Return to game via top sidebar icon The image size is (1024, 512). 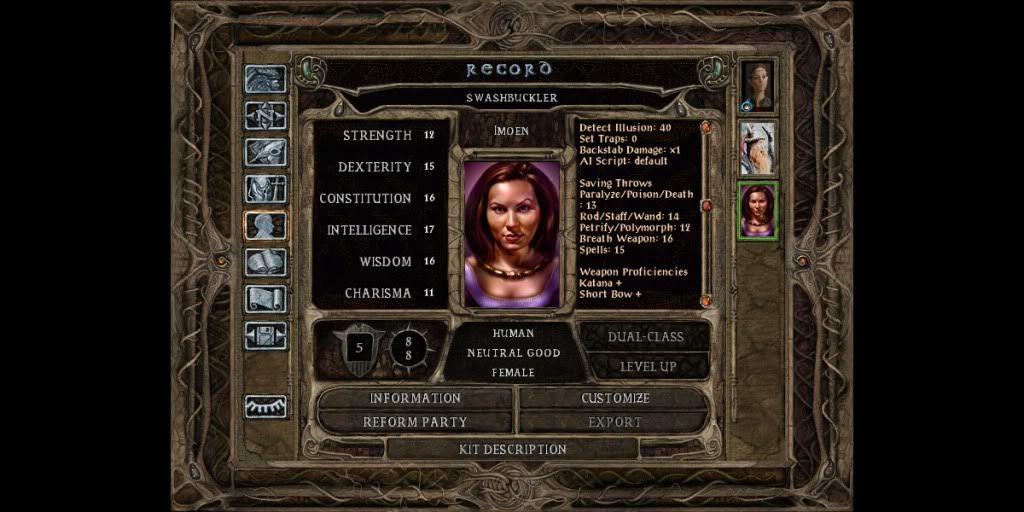(x=266, y=79)
